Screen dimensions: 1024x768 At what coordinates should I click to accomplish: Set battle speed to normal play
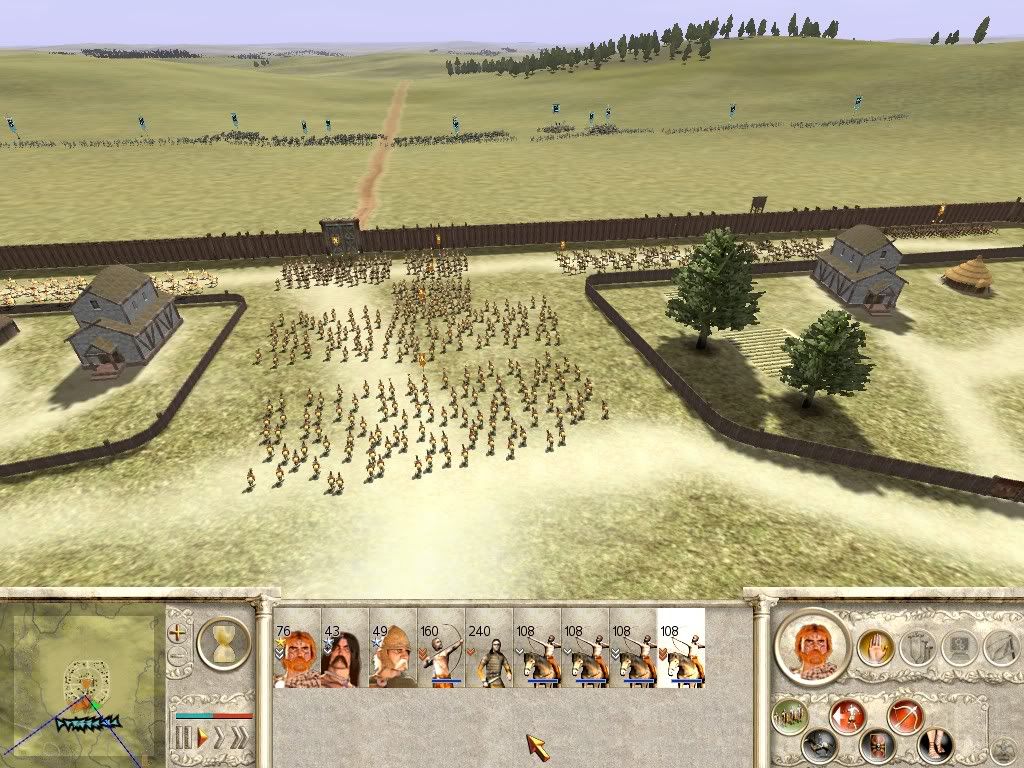pos(203,739)
